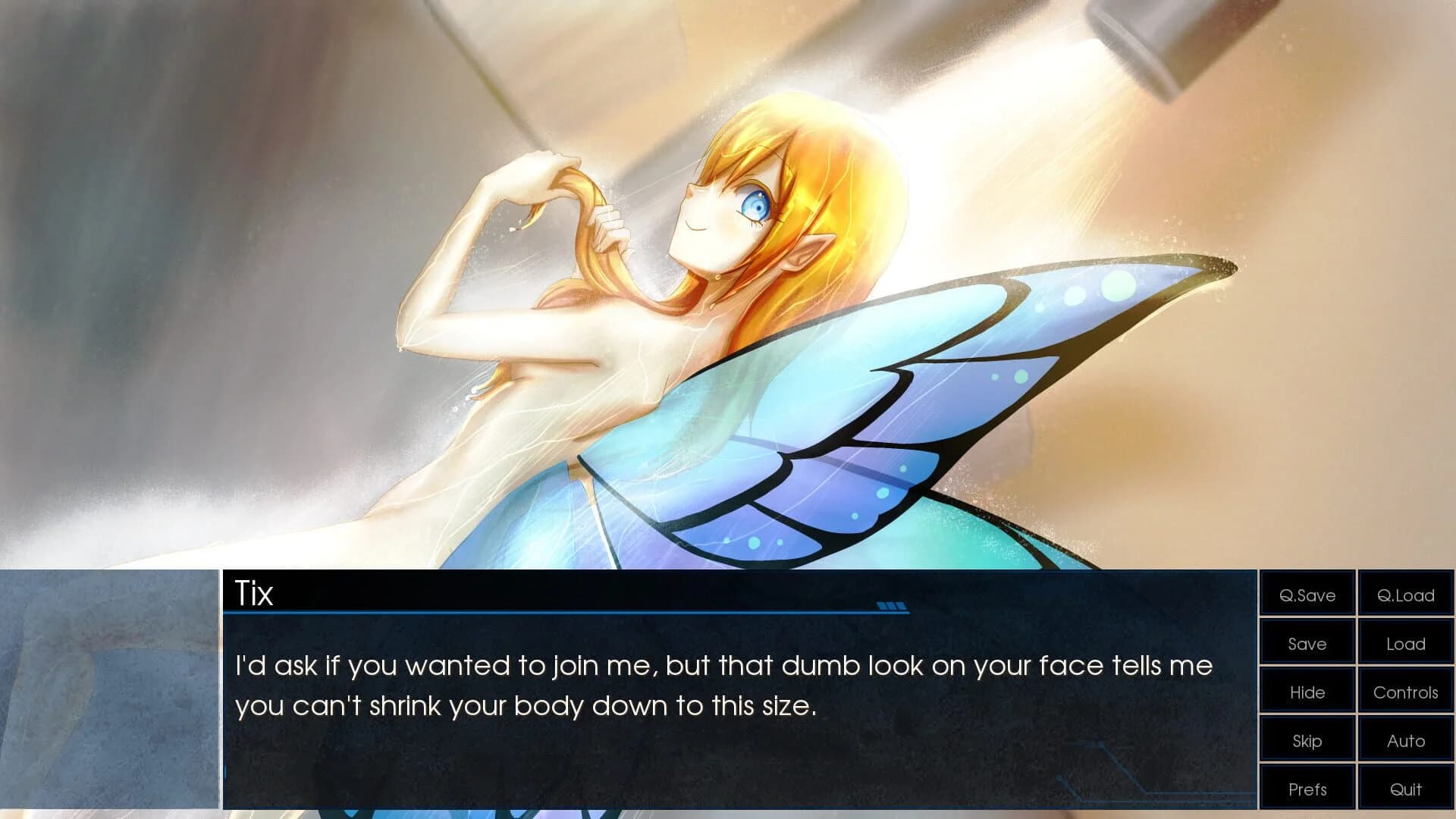Open the Controls screen
1456x819 pixels.
1405,692
